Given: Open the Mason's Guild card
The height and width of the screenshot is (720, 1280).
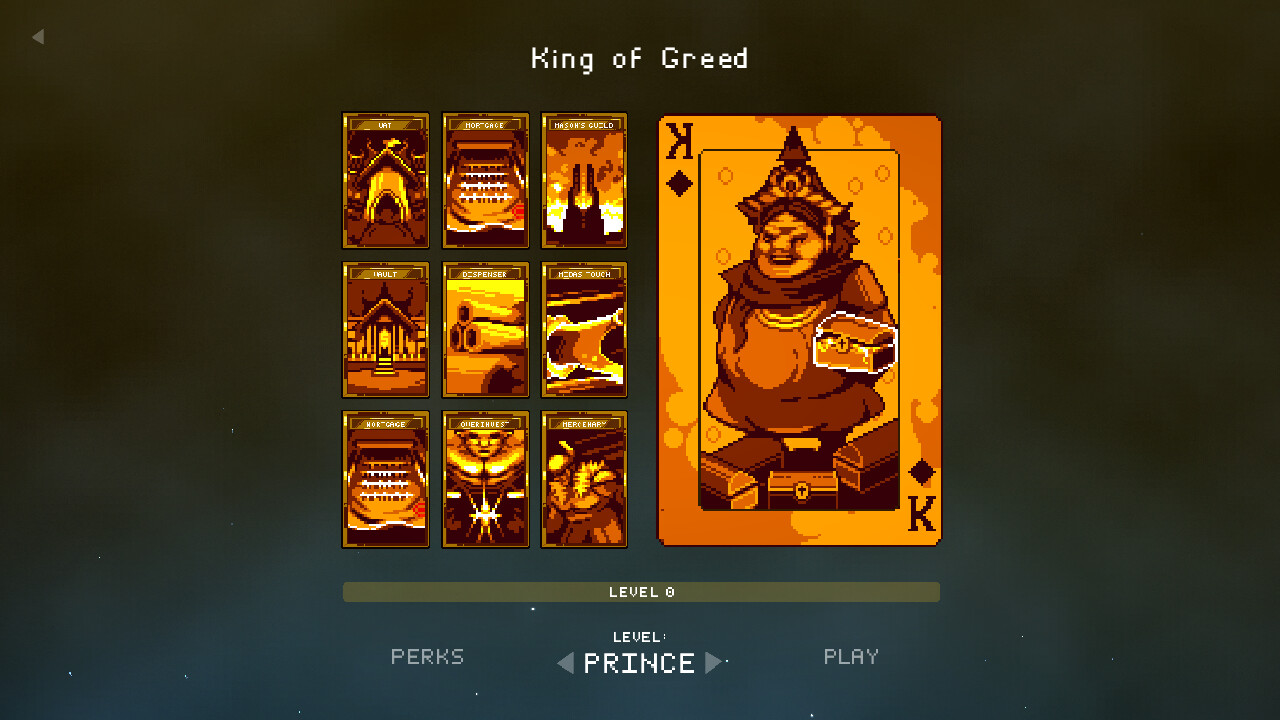Looking at the screenshot, I should [x=584, y=180].
